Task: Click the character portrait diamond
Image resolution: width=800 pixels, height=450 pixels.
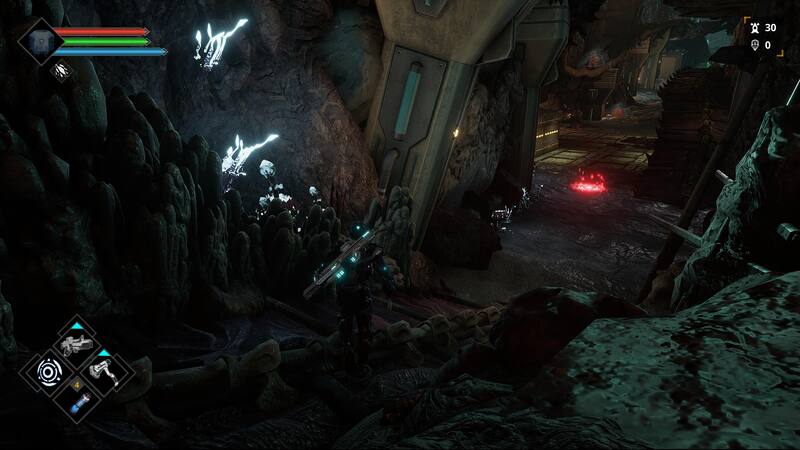Action: pos(39,40)
